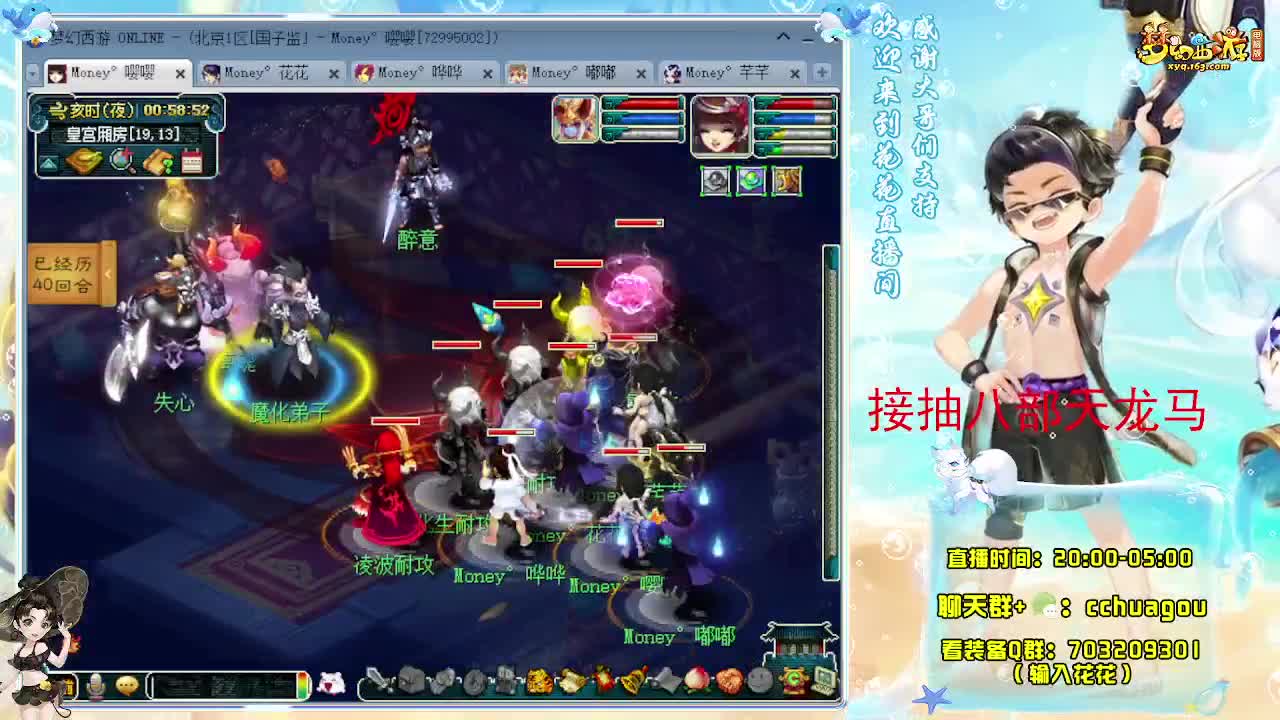Toggle the silver rose buff icon below the portrait
1280x720 pixels.
[715, 183]
